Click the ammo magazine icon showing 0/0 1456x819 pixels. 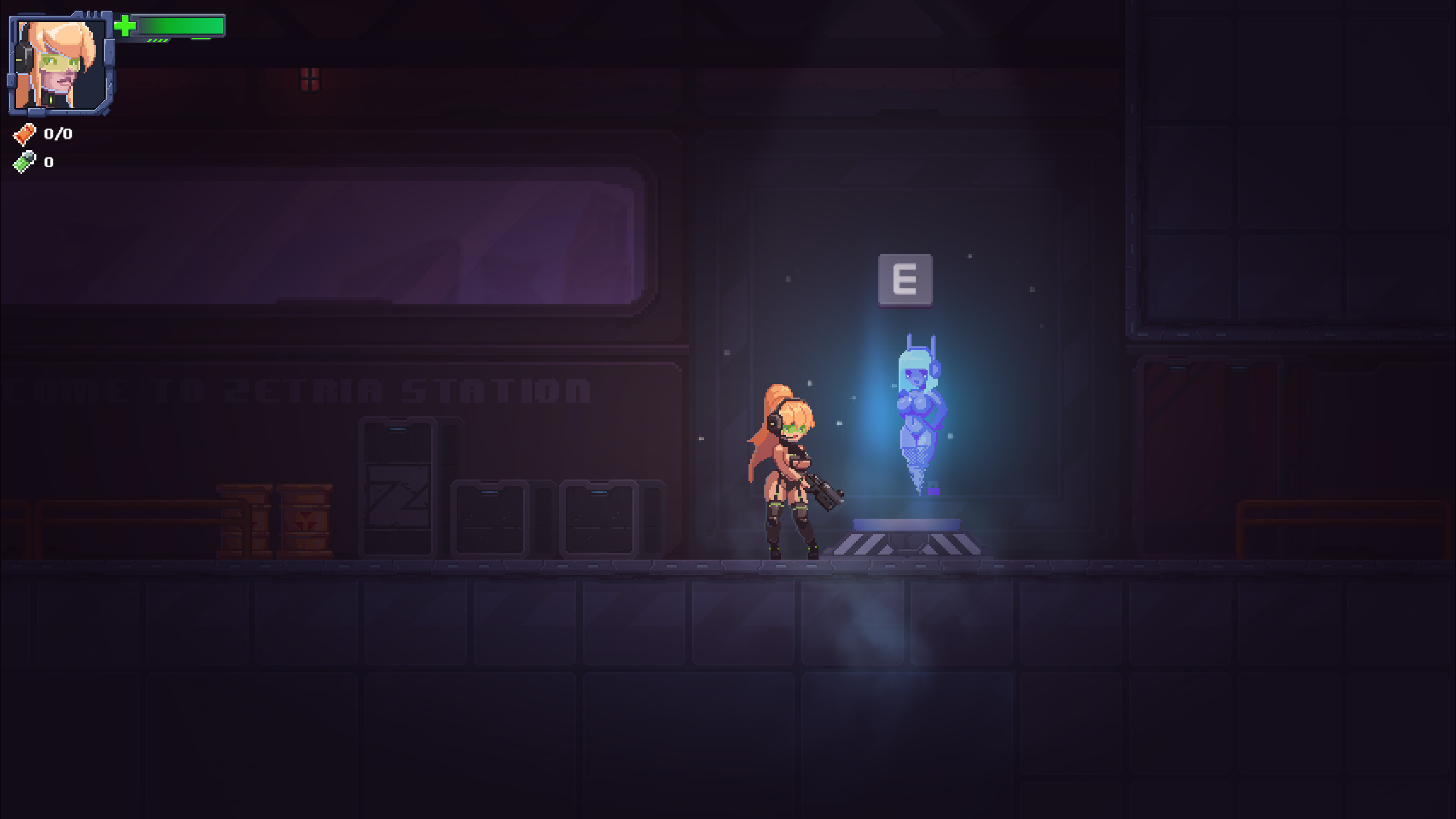24,135
